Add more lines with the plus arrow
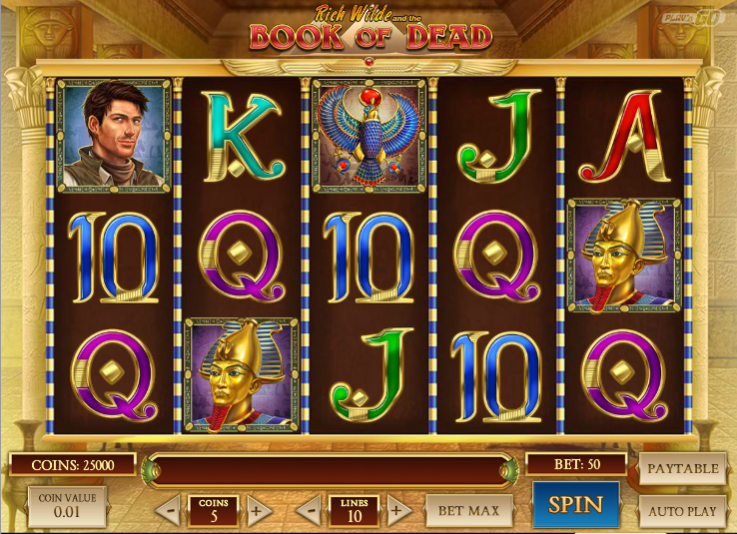 click(398, 511)
